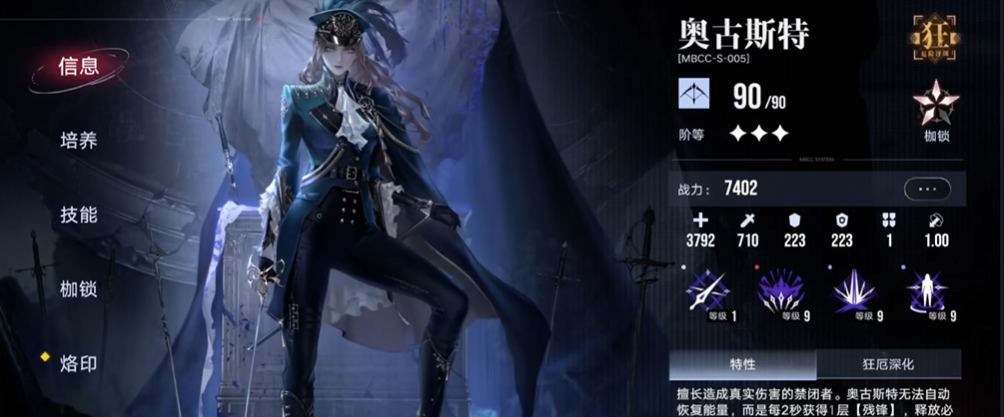Switch to the 狂厄深化 tab
The height and width of the screenshot is (417, 1004).
[888, 364]
